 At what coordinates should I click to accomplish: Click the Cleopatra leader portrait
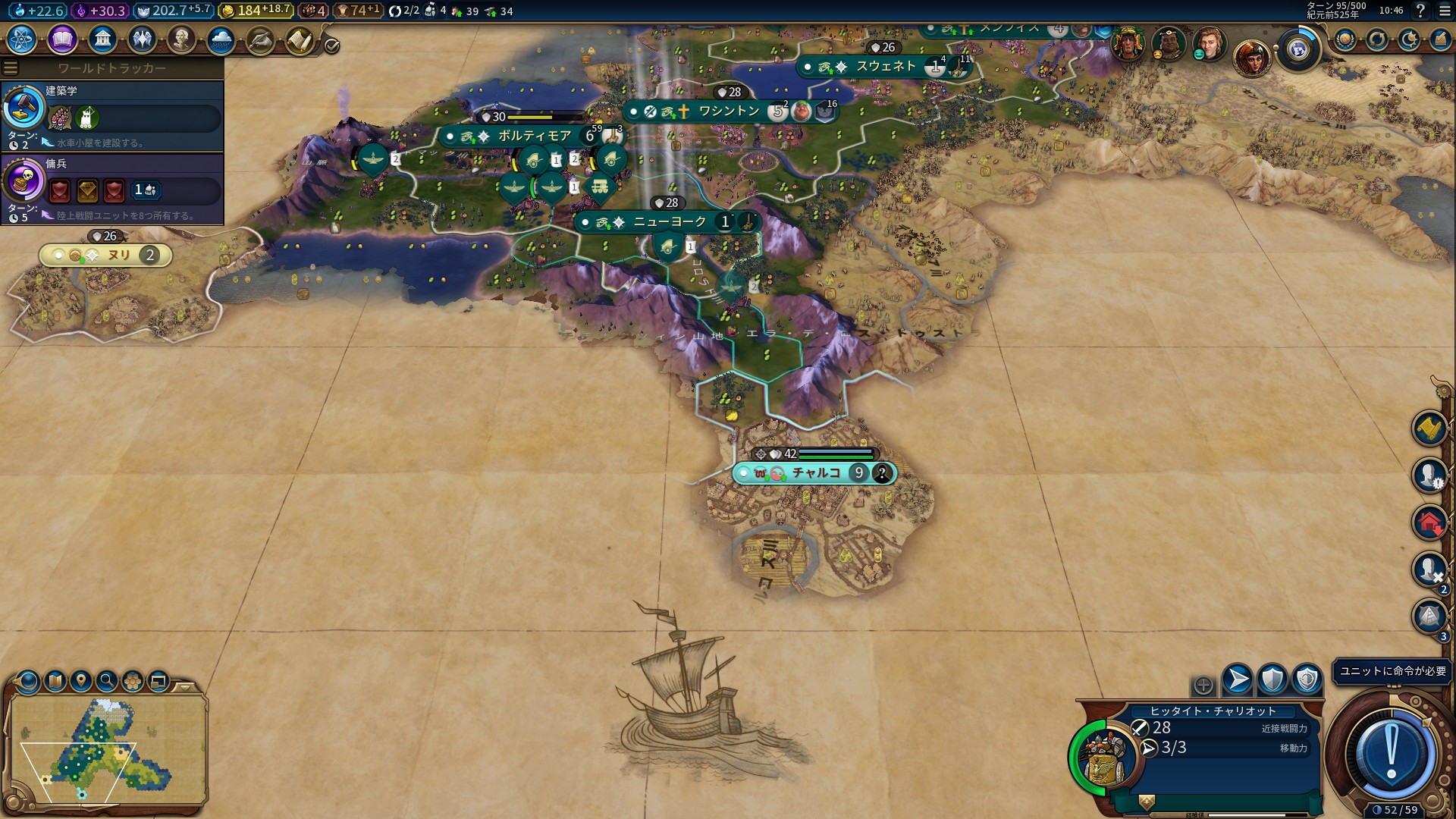[x=1252, y=57]
